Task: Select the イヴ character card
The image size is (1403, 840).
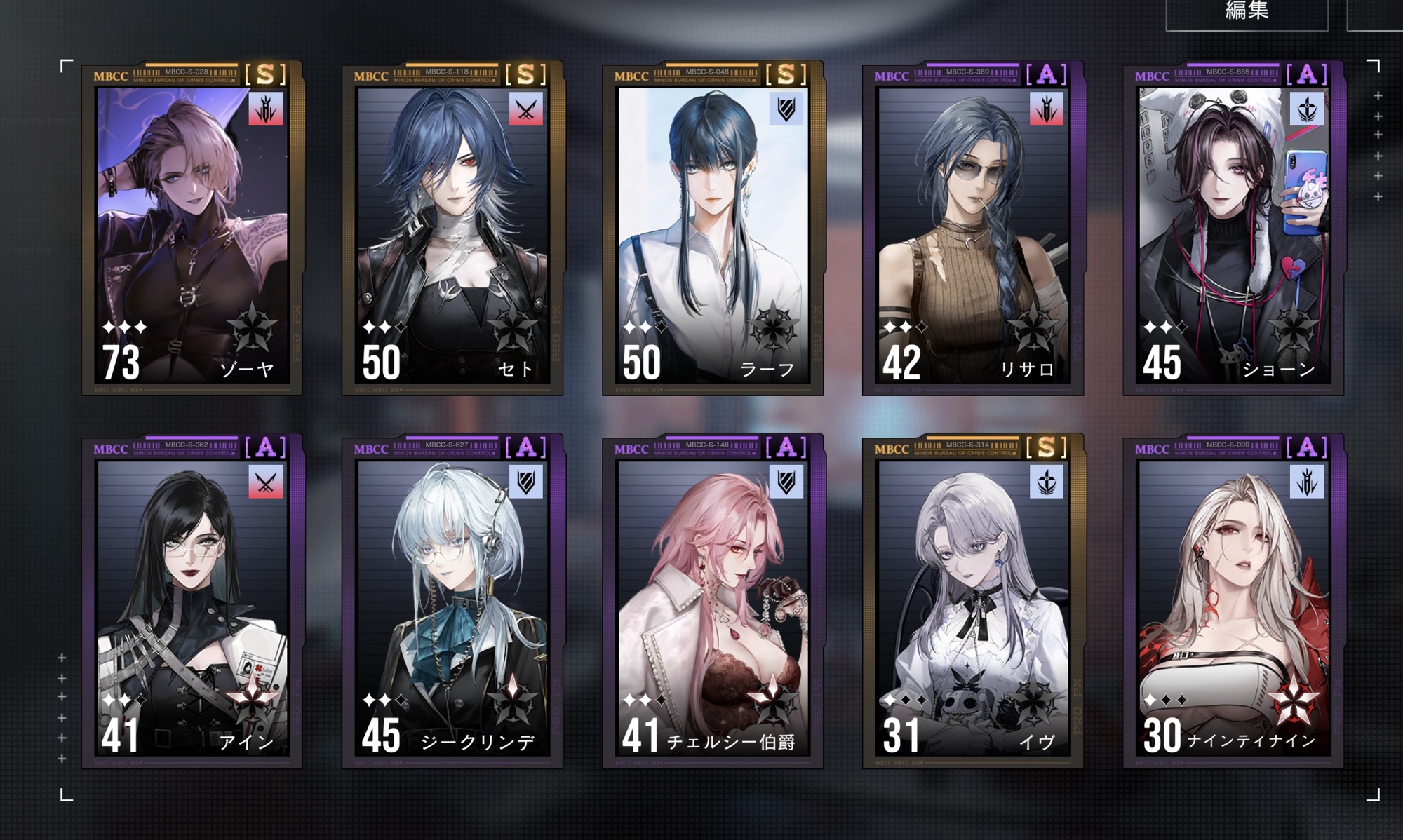Action: [x=973, y=602]
